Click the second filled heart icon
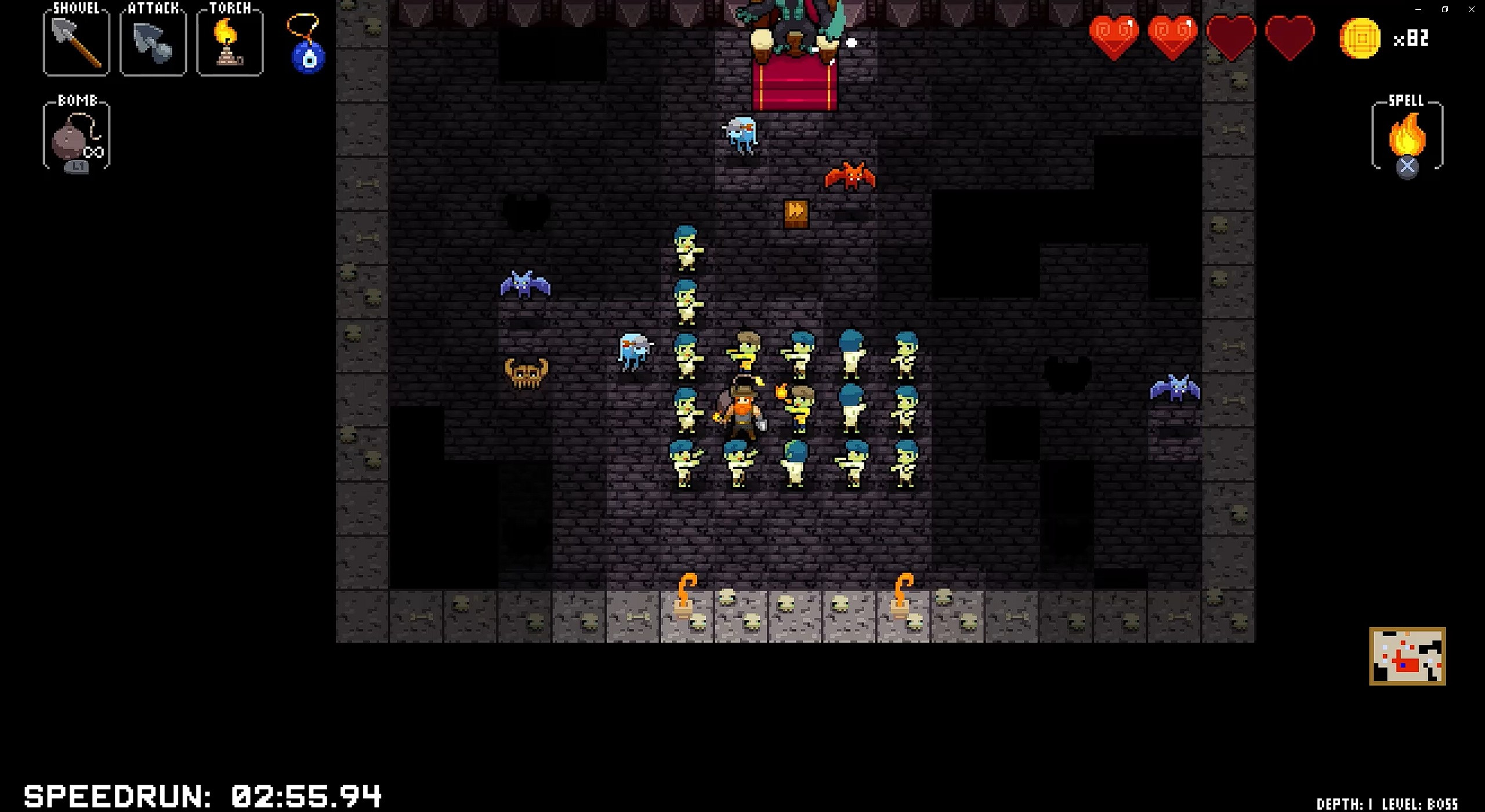This screenshot has height=812, width=1485. [x=1173, y=38]
